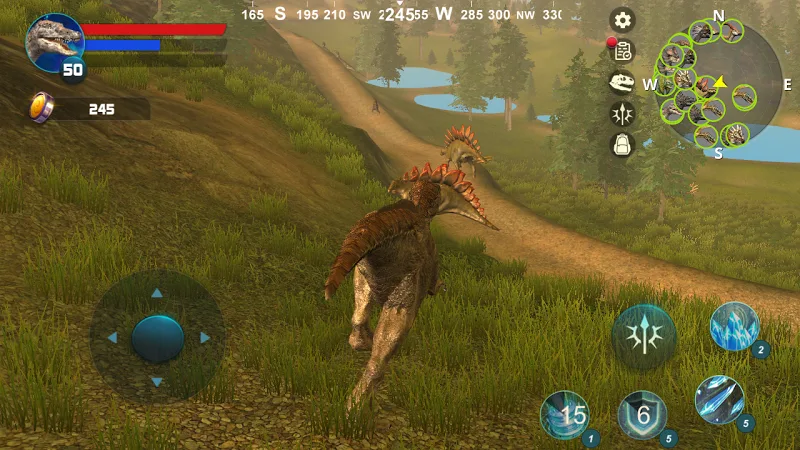This screenshot has height=450, width=800.
Task: Tap the down arrow on movement joystick
Action: point(156,382)
